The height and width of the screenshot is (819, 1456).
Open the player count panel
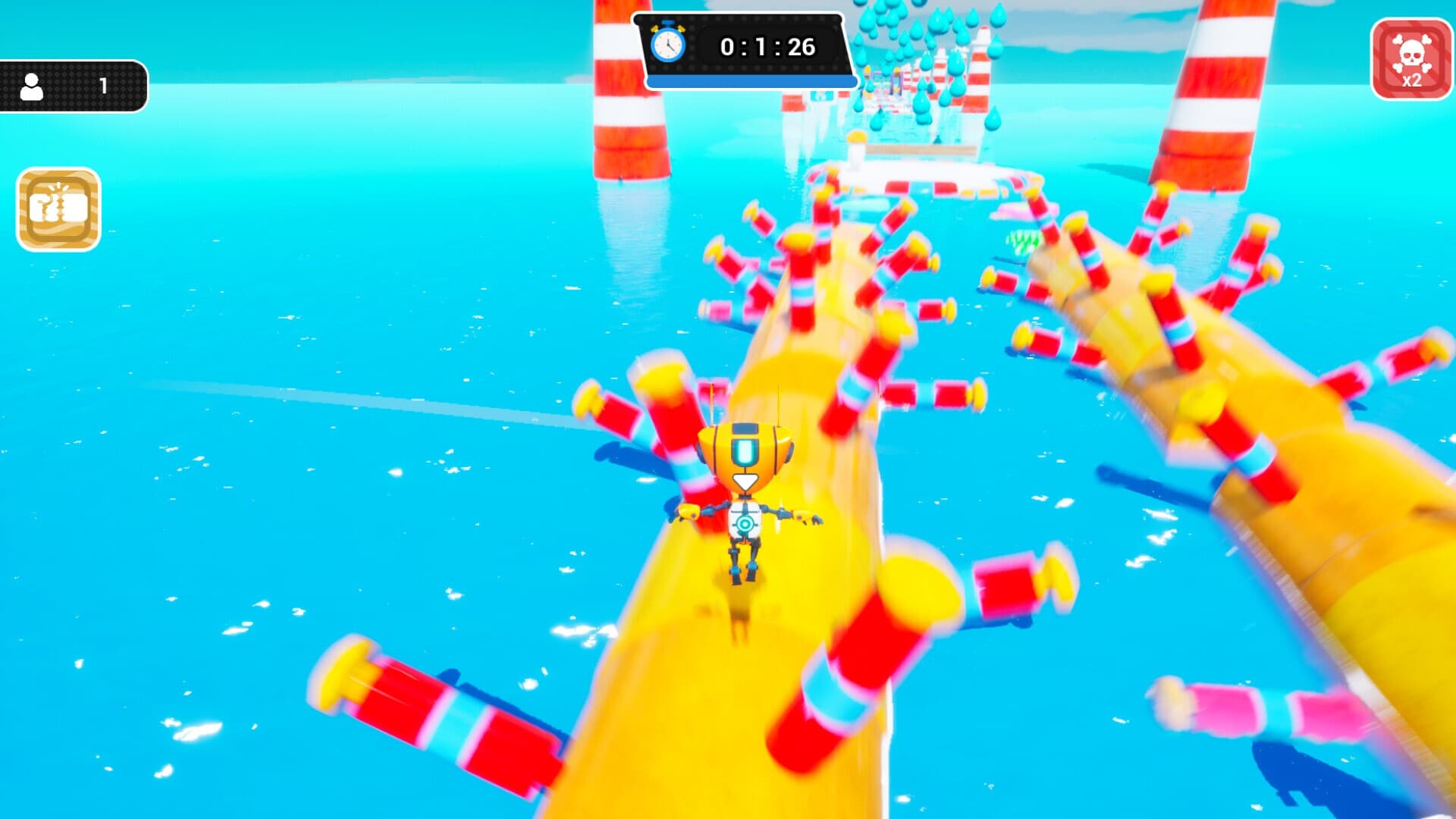tap(73, 86)
